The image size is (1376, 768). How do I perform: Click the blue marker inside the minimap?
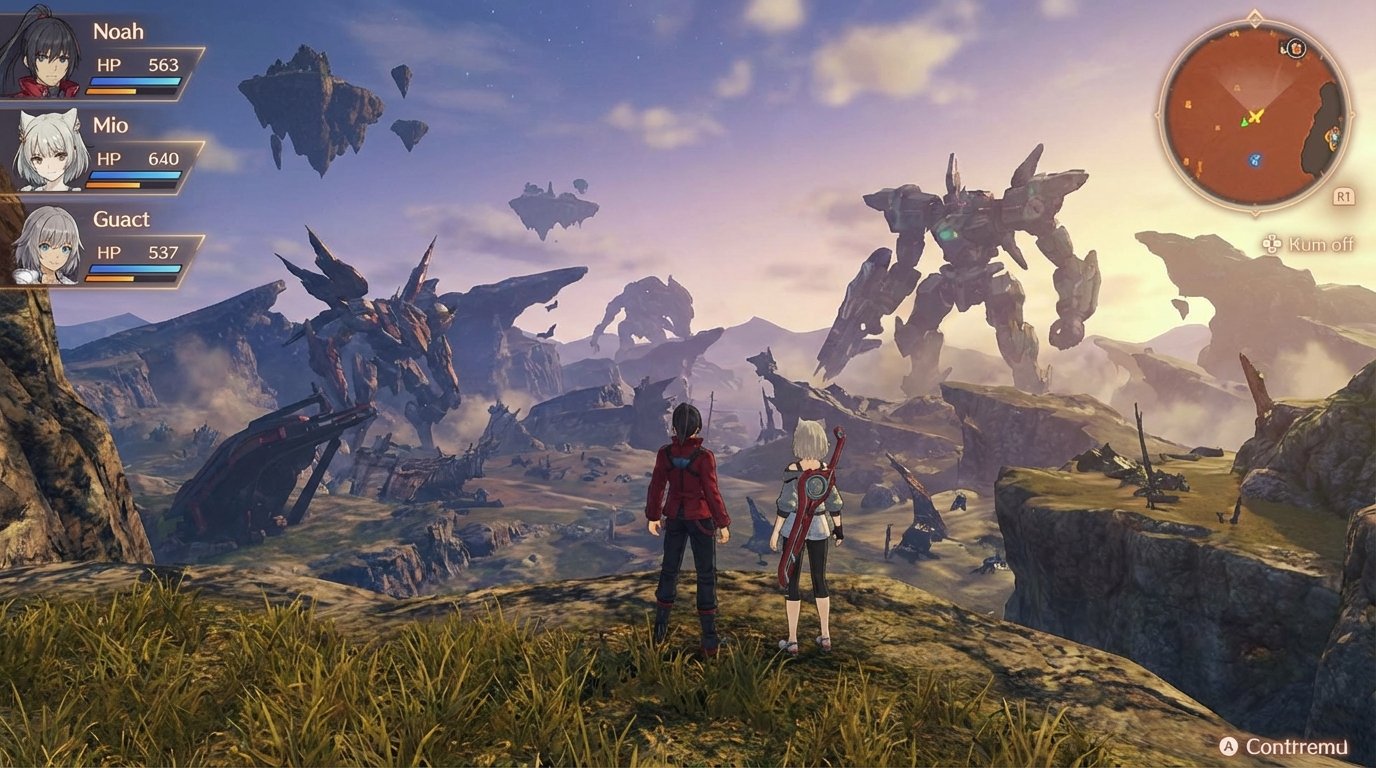pyautogui.click(x=1254, y=160)
